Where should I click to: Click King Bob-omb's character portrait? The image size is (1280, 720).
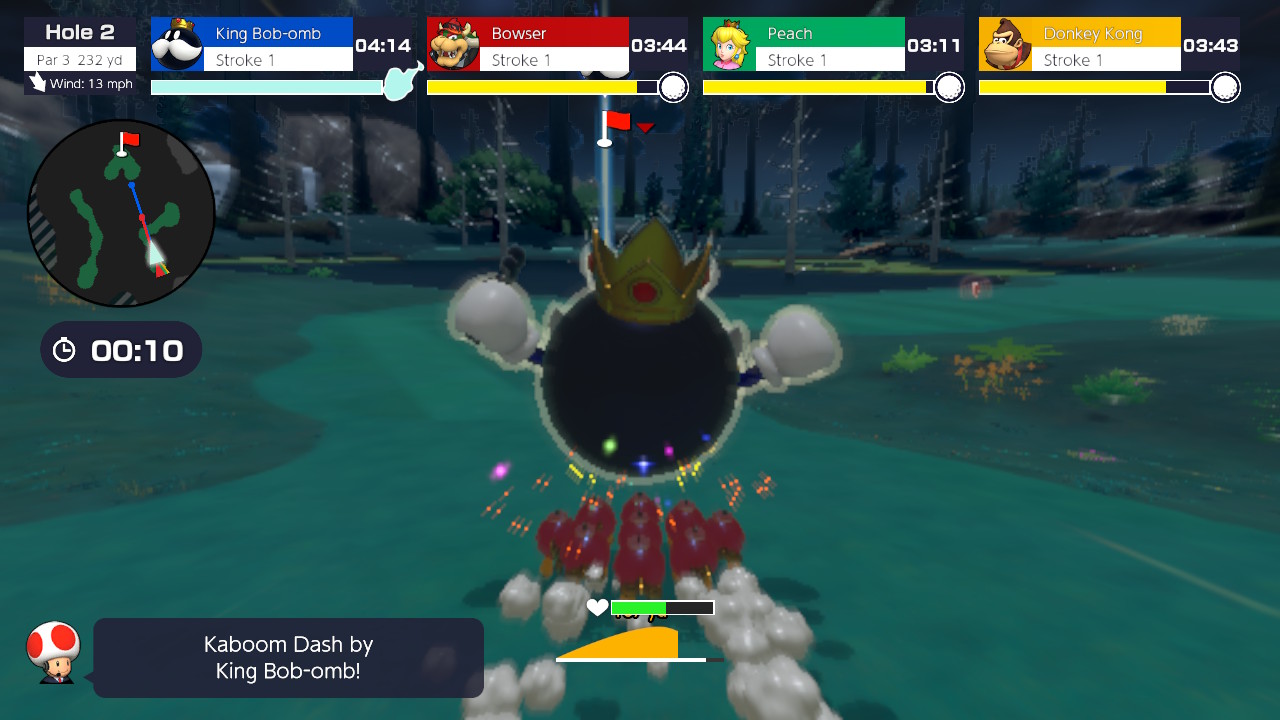tap(177, 44)
